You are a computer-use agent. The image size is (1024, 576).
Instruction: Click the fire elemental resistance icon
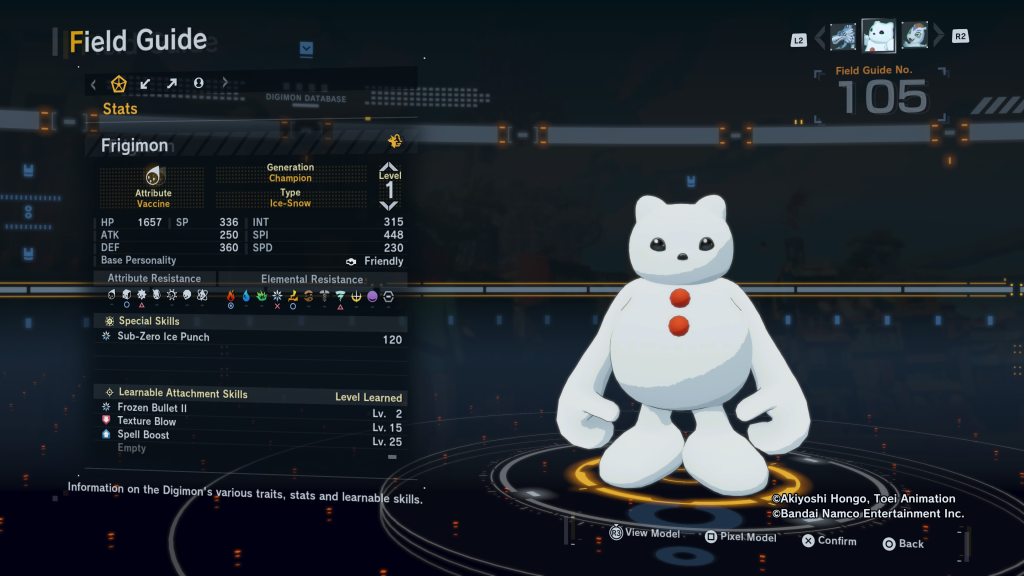coord(231,296)
